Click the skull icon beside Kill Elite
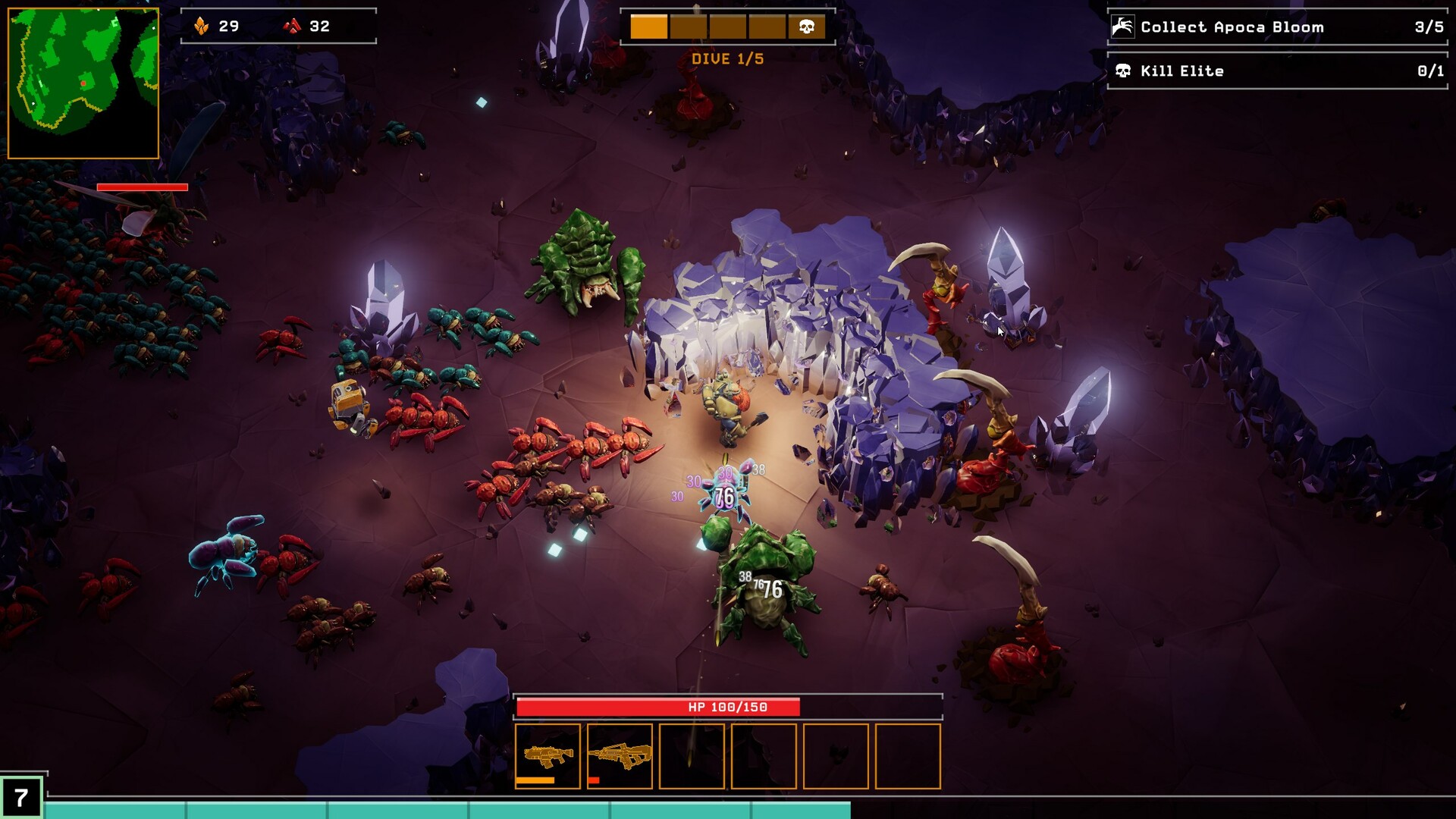Viewport: 1456px width, 819px height. [x=1122, y=71]
